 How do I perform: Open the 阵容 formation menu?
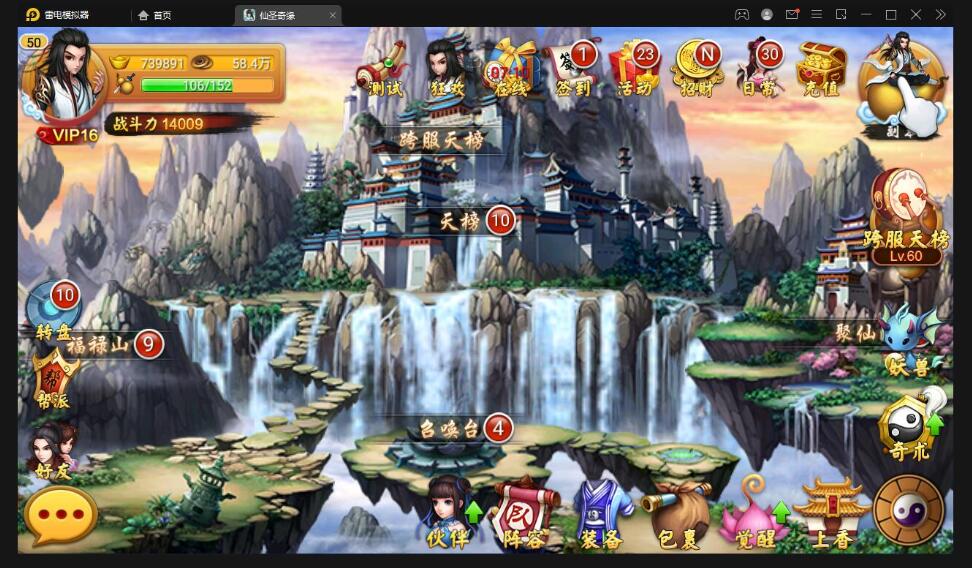click(525, 511)
